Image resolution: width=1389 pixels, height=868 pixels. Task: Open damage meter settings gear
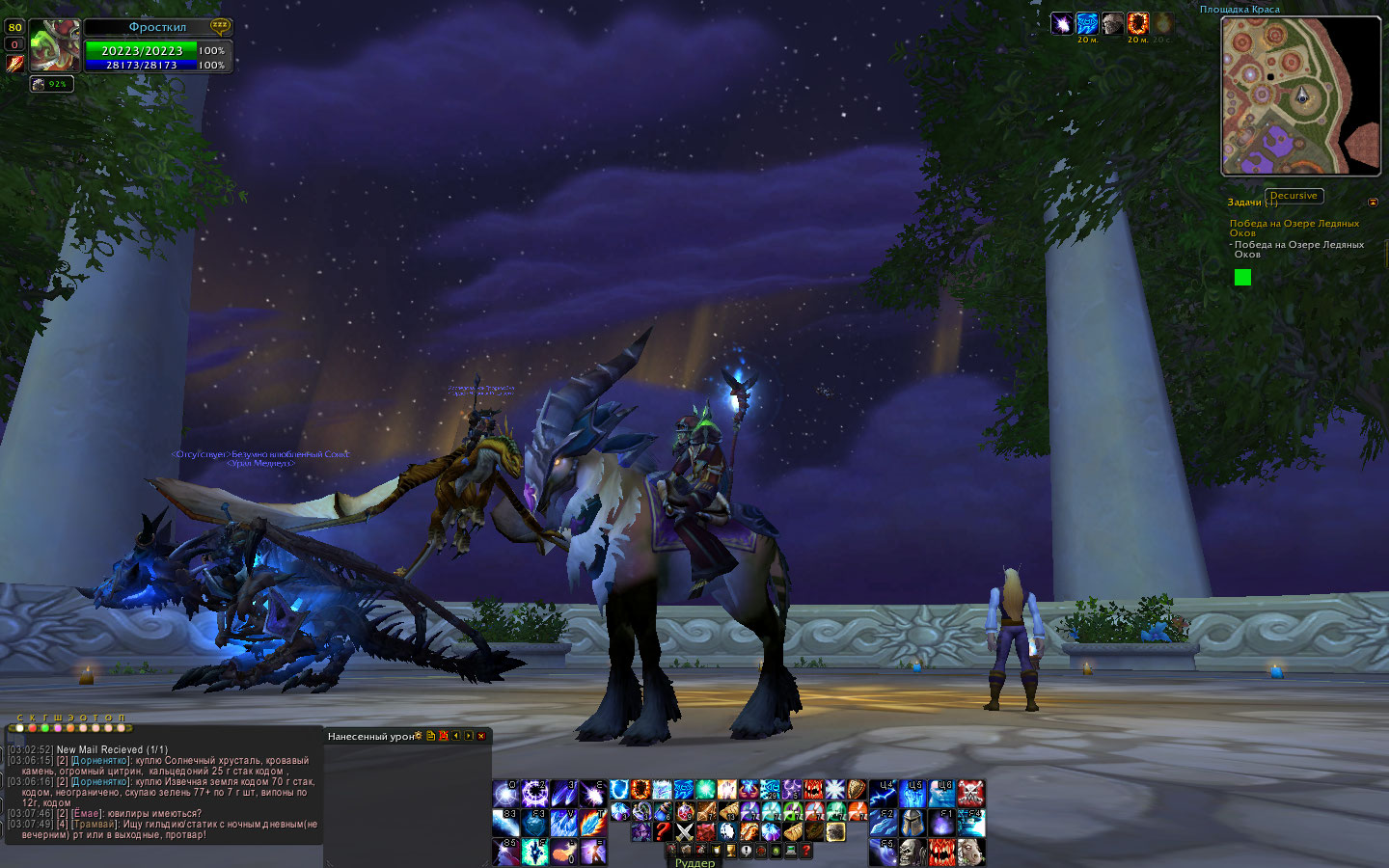pos(418,736)
